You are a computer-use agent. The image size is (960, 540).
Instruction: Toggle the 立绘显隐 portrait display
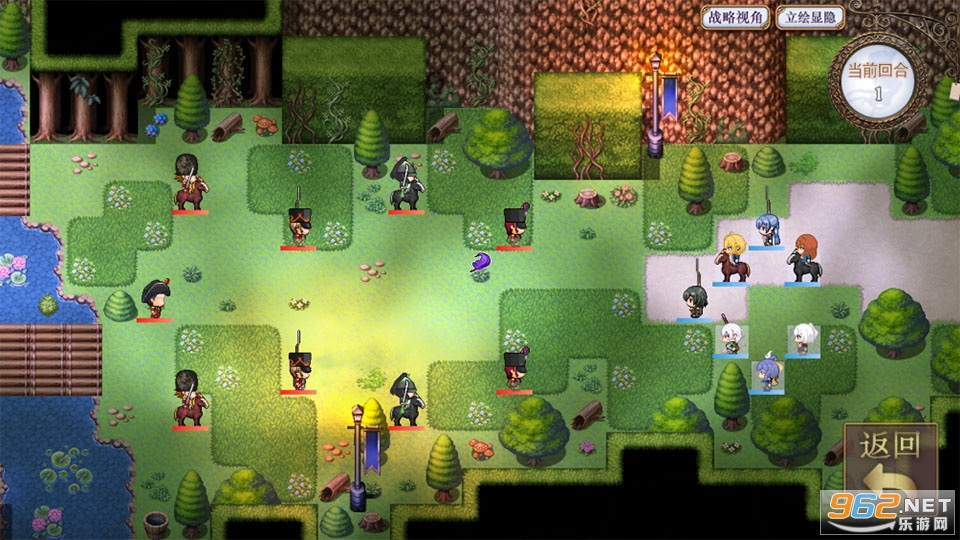click(x=811, y=17)
